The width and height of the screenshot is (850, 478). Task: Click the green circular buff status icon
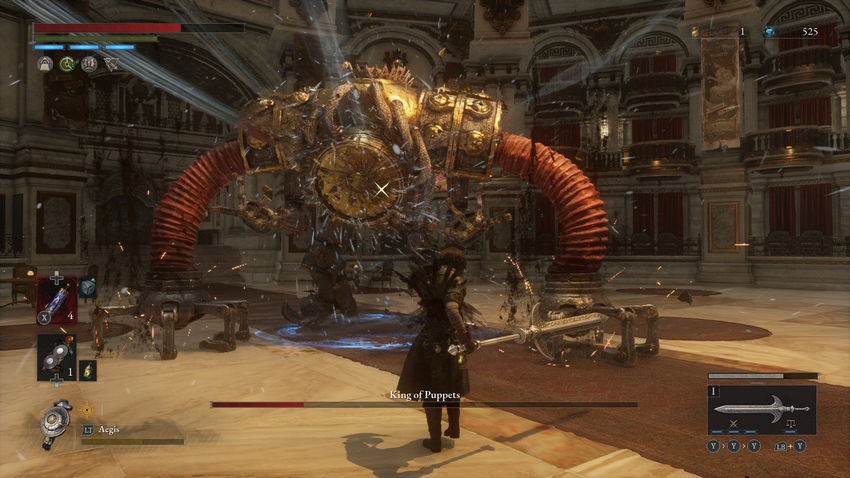point(67,64)
